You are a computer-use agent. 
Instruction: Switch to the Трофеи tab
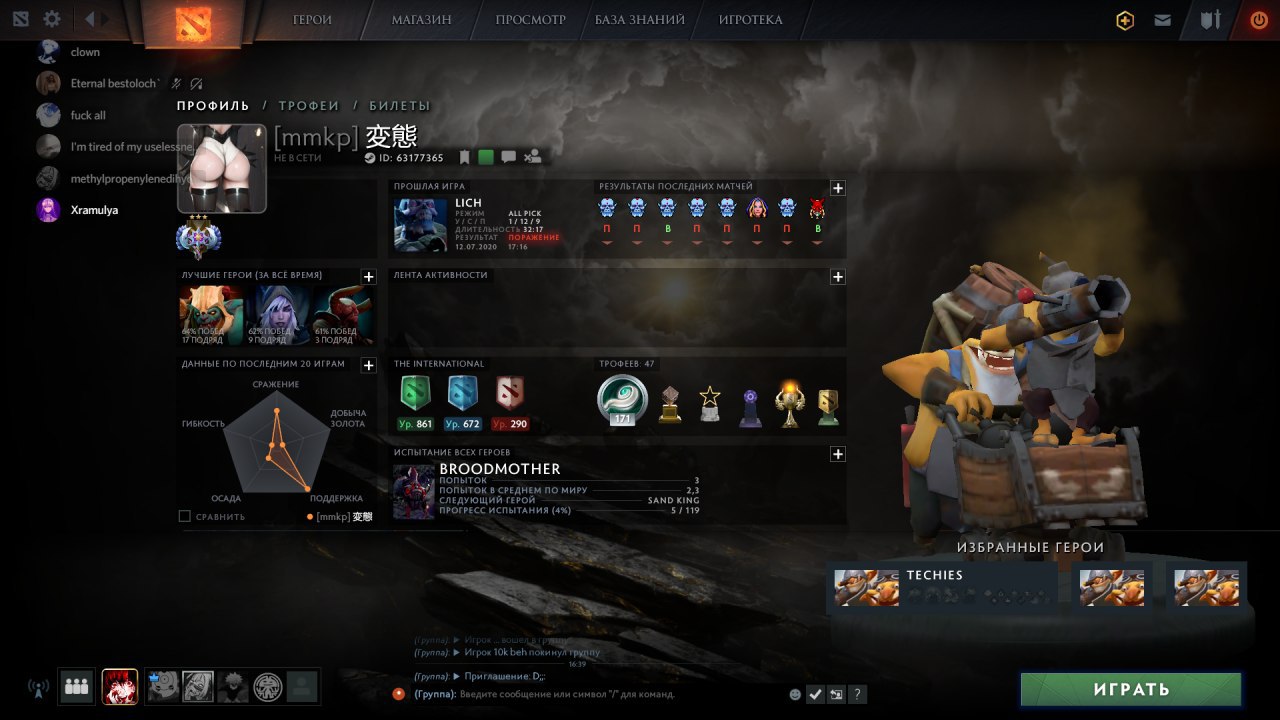coord(309,106)
